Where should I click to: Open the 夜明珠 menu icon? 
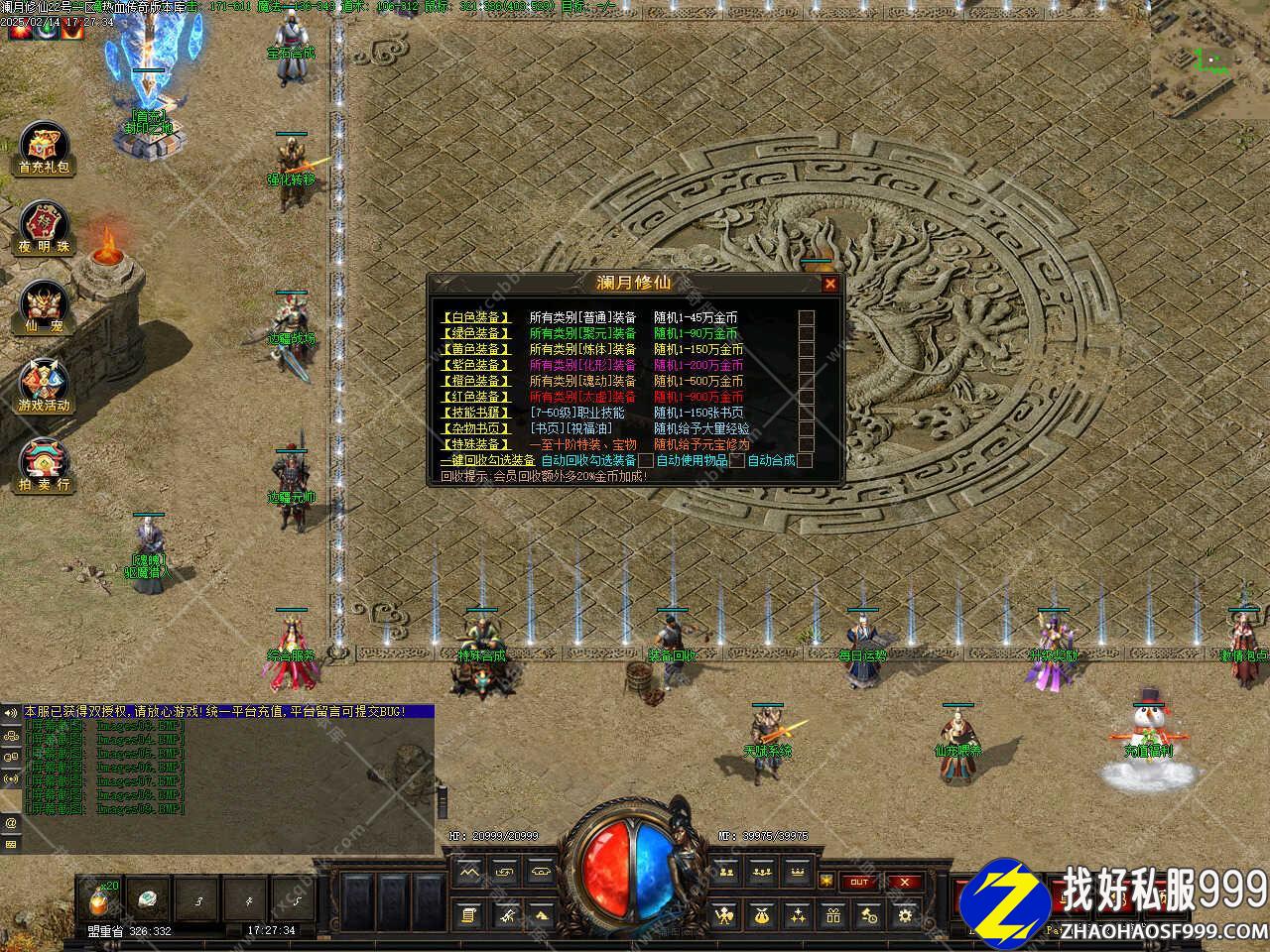pos(46,229)
